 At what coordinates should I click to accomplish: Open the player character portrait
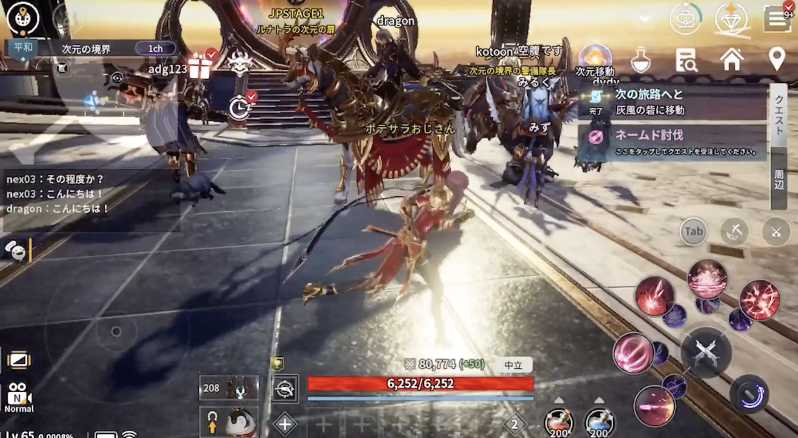22,17
